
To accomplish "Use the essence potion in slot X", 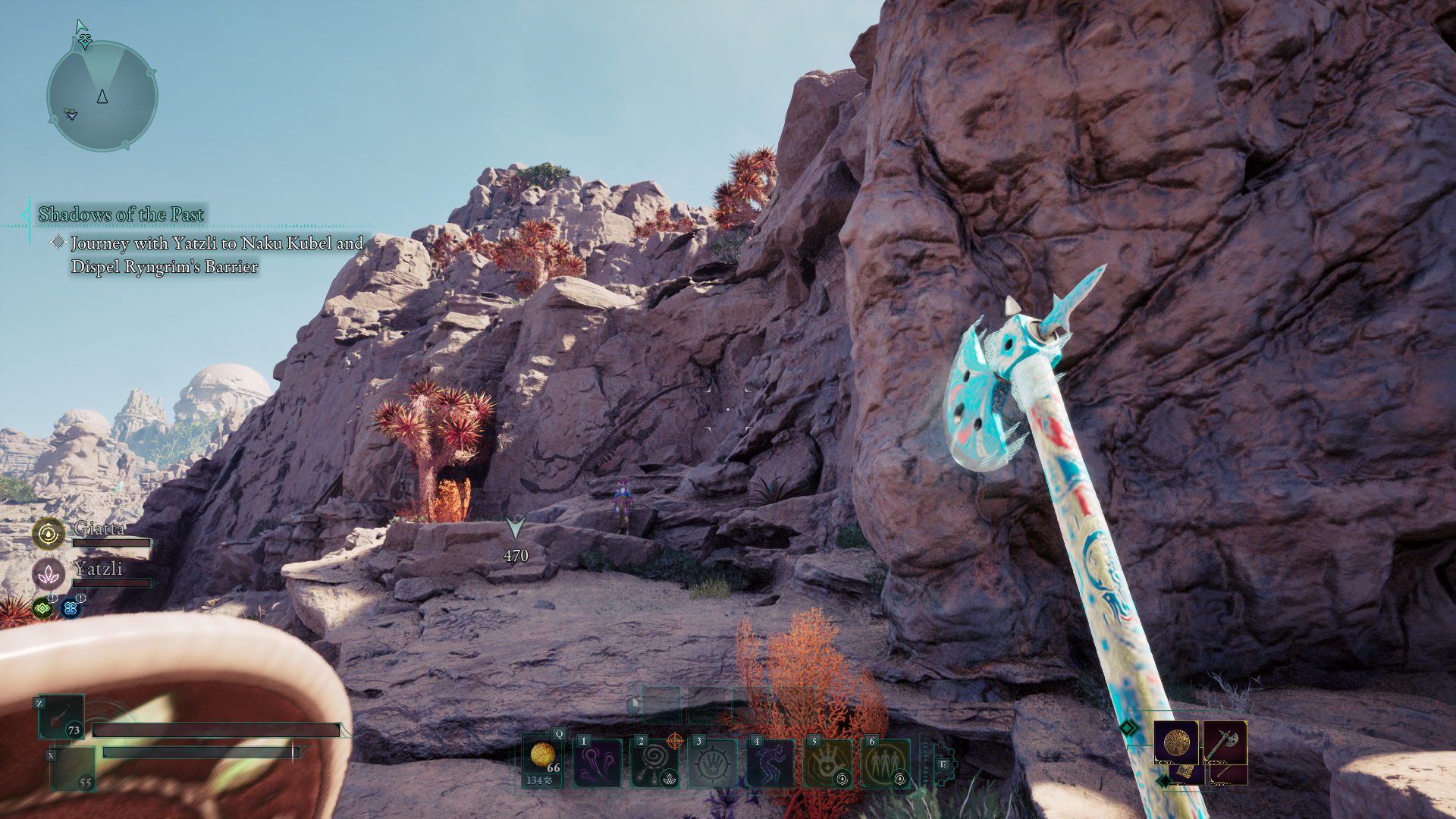I will click(x=73, y=769).
